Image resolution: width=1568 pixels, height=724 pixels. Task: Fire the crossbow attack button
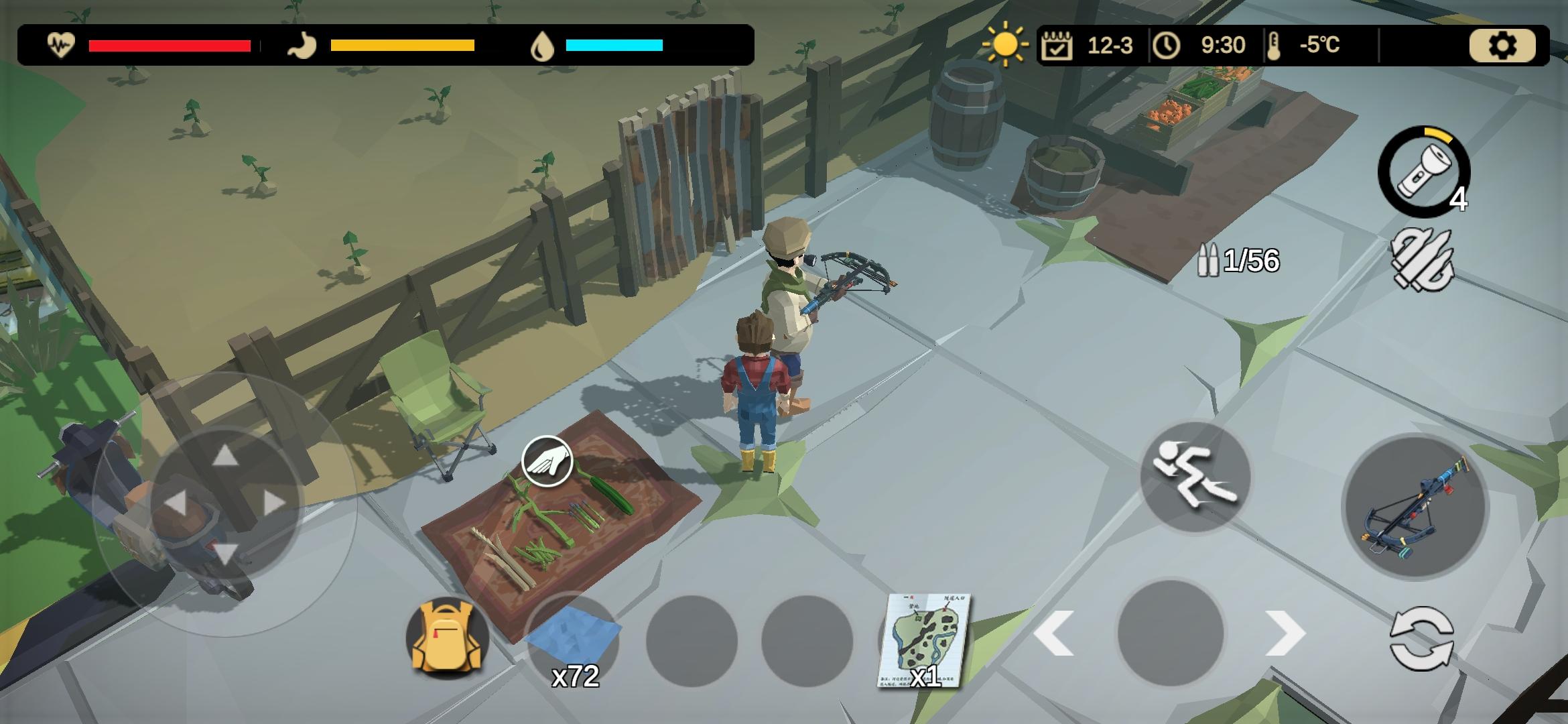point(1415,507)
